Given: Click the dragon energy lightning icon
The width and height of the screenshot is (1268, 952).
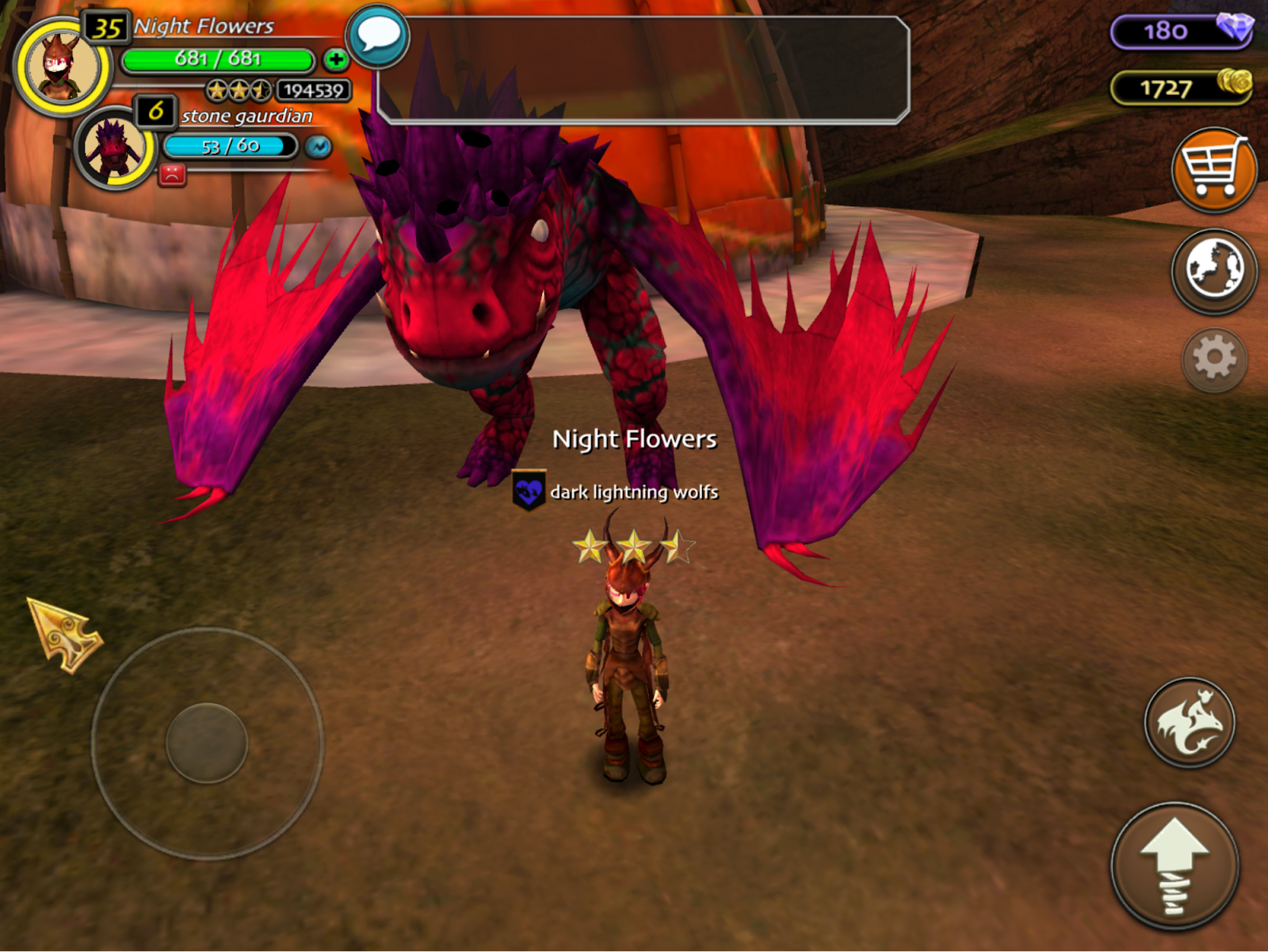Looking at the screenshot, I should click(319, 147).
